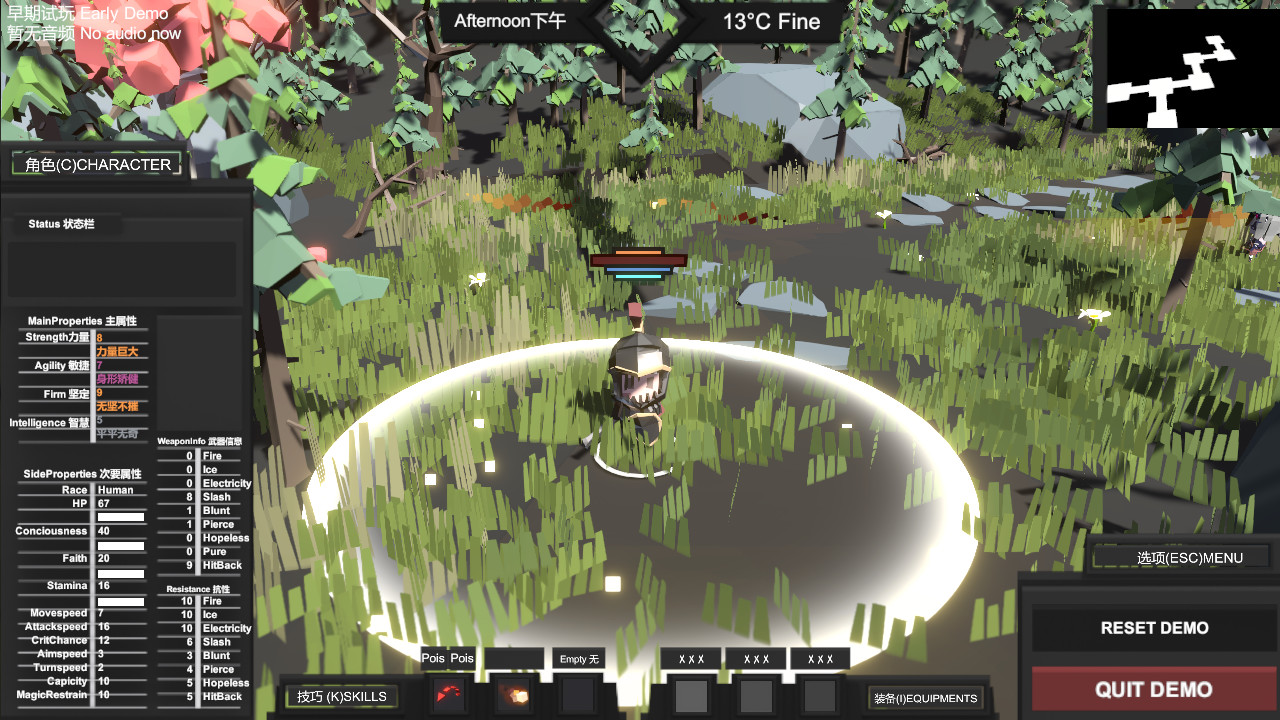Toggle the Pois status effect indicator
1280x720 pixels.
point(447,658)
